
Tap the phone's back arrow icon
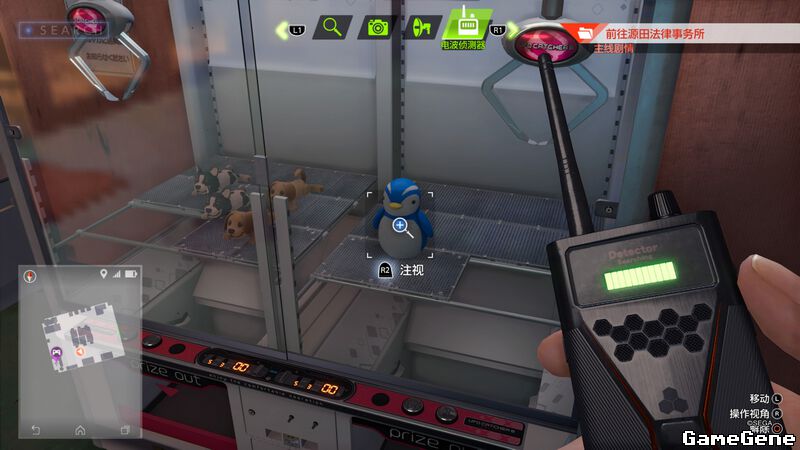36,429
